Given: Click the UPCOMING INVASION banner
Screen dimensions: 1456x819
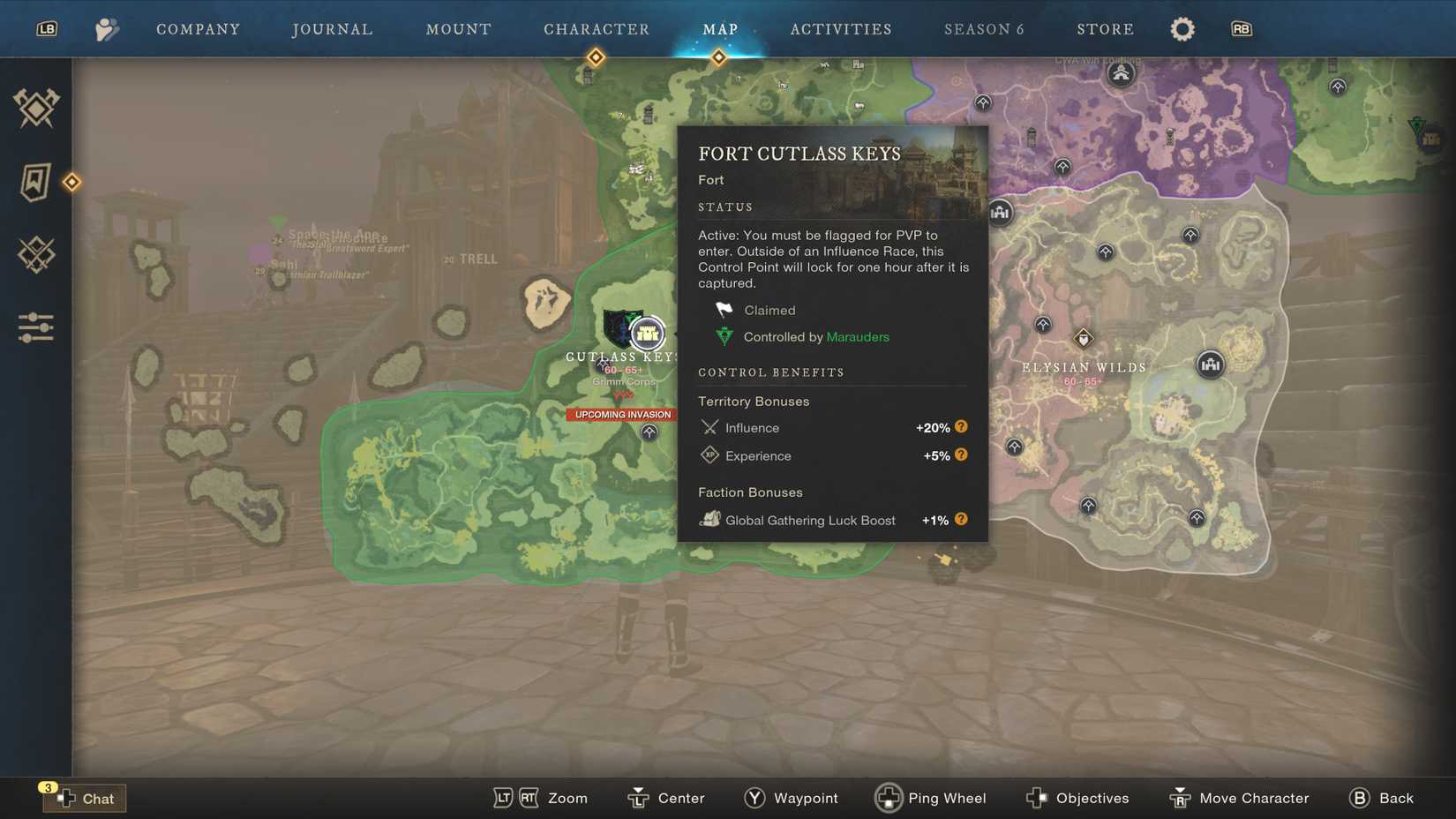Looking at the screenshot, I should (622, 414).
